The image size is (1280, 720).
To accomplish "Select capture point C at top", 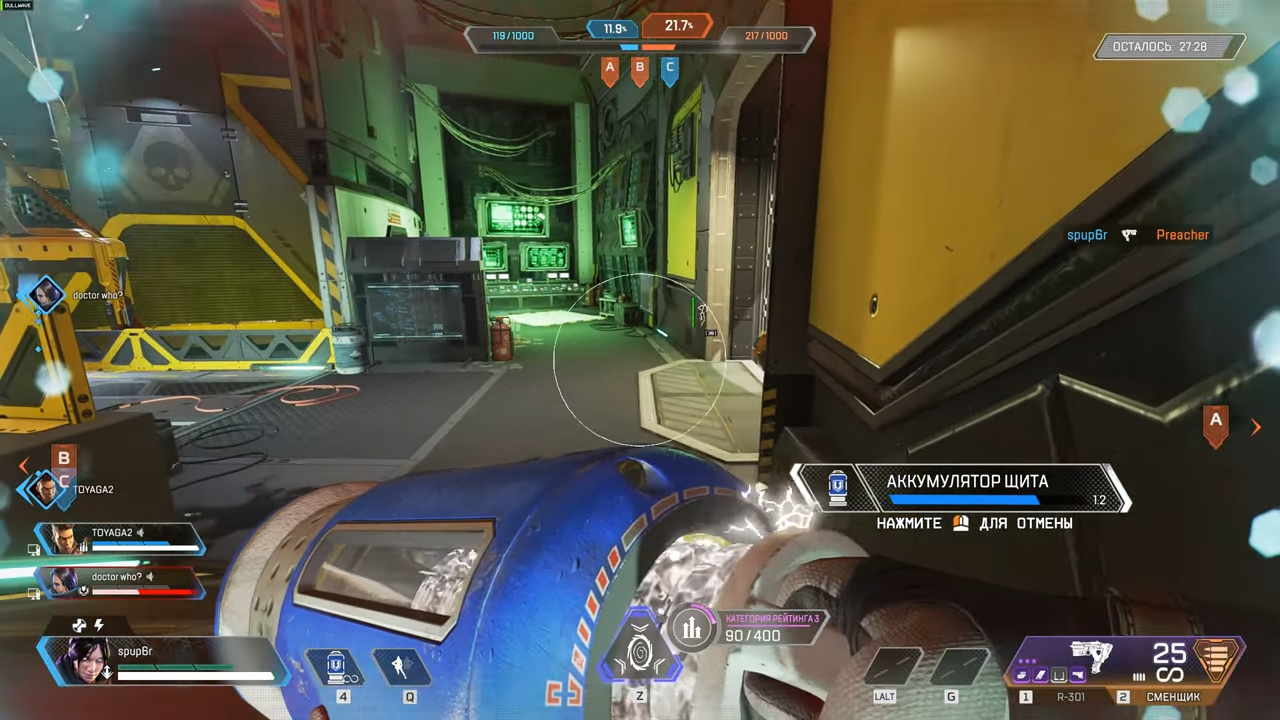I will point(670,70).
